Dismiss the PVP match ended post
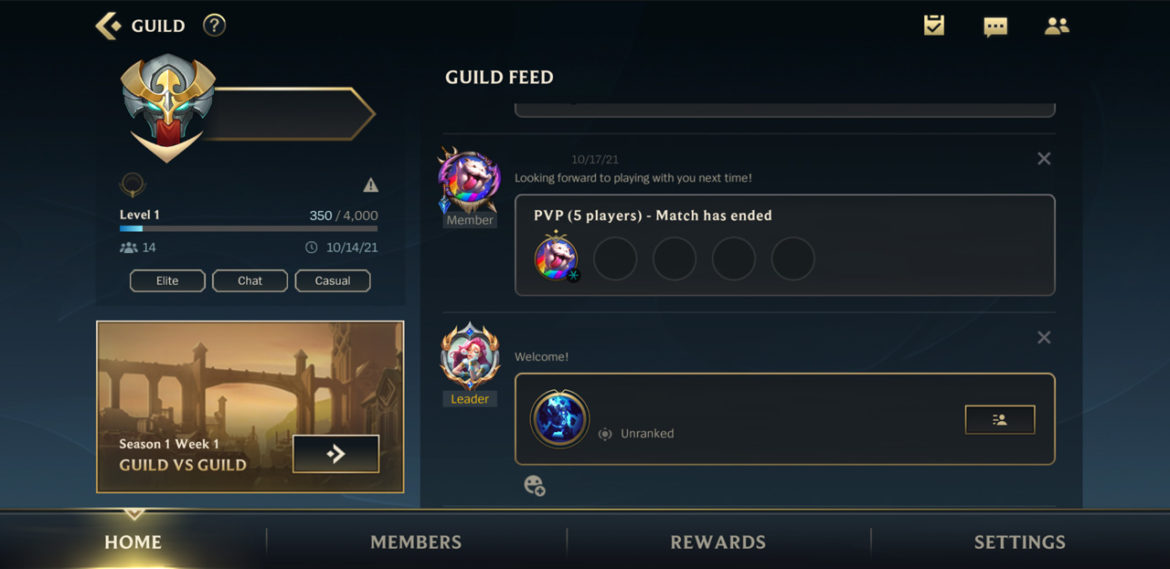 pos(1044,159)
